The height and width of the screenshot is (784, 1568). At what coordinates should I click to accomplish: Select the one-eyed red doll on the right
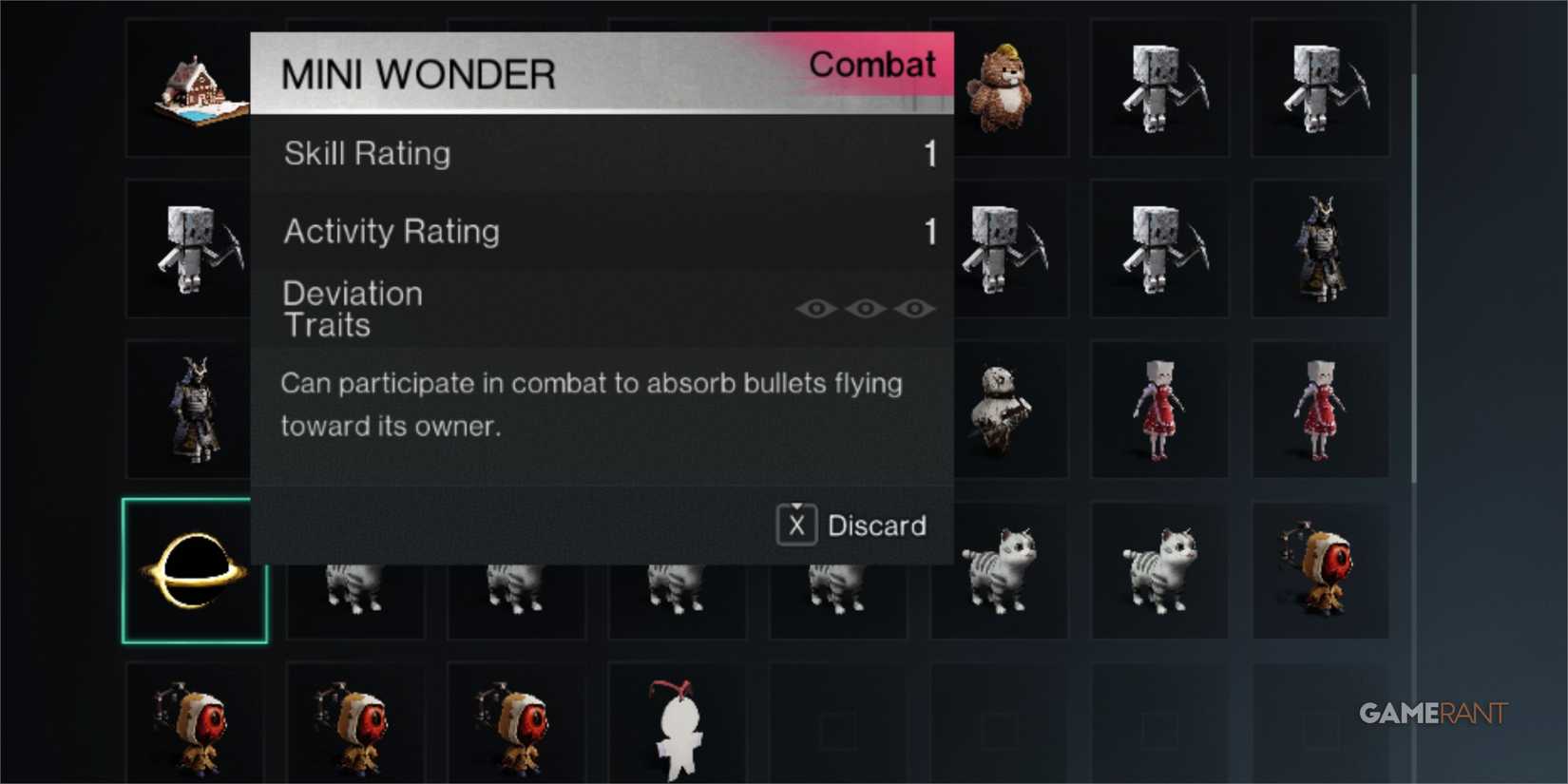pyautogui.click(x=1321, y=570)
